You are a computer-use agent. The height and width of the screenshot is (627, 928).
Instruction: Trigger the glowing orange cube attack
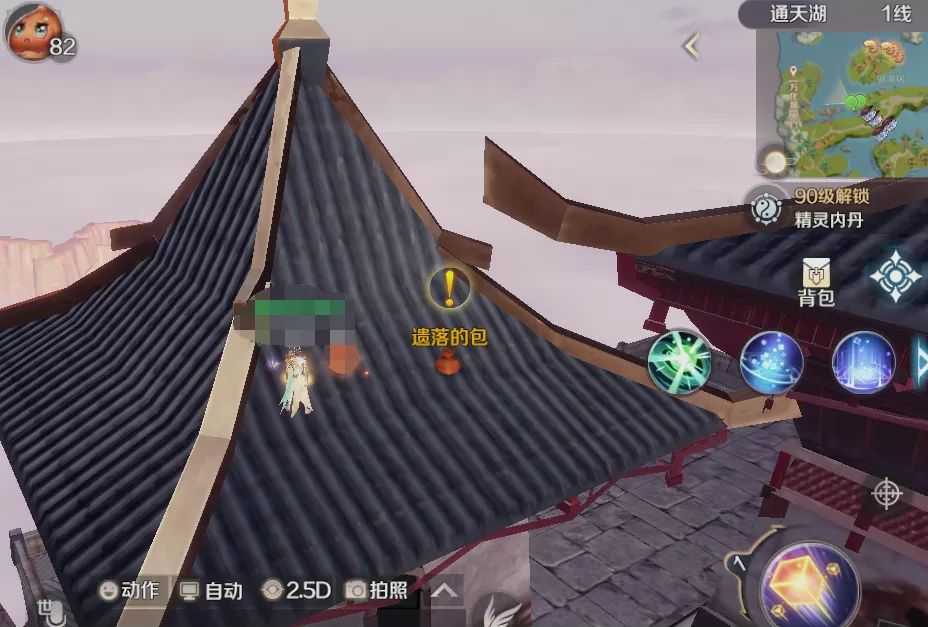(x=810, y=587)
